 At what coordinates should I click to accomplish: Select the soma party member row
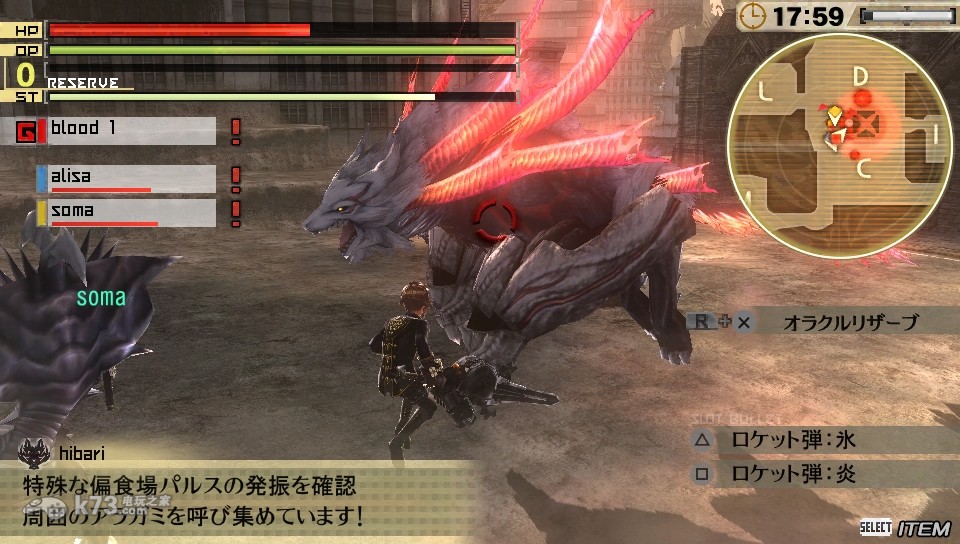pos(127,212)
